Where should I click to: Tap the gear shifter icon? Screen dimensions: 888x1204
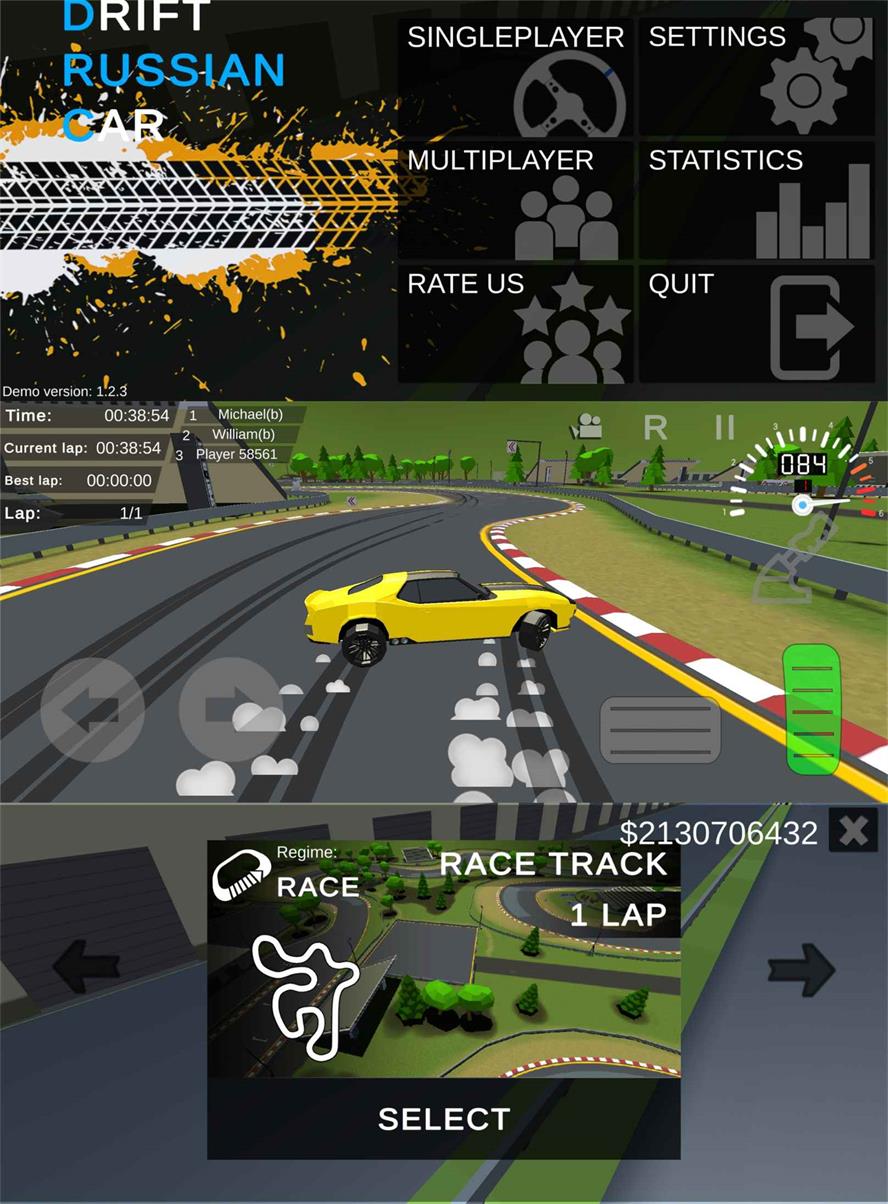[x=793, y=565]
